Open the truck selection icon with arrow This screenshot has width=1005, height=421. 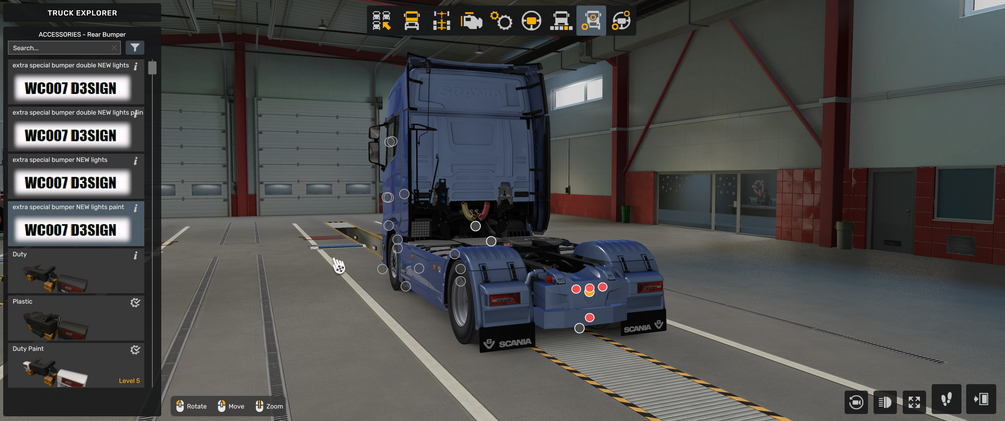pyautogui.click(x=381, y=21)
